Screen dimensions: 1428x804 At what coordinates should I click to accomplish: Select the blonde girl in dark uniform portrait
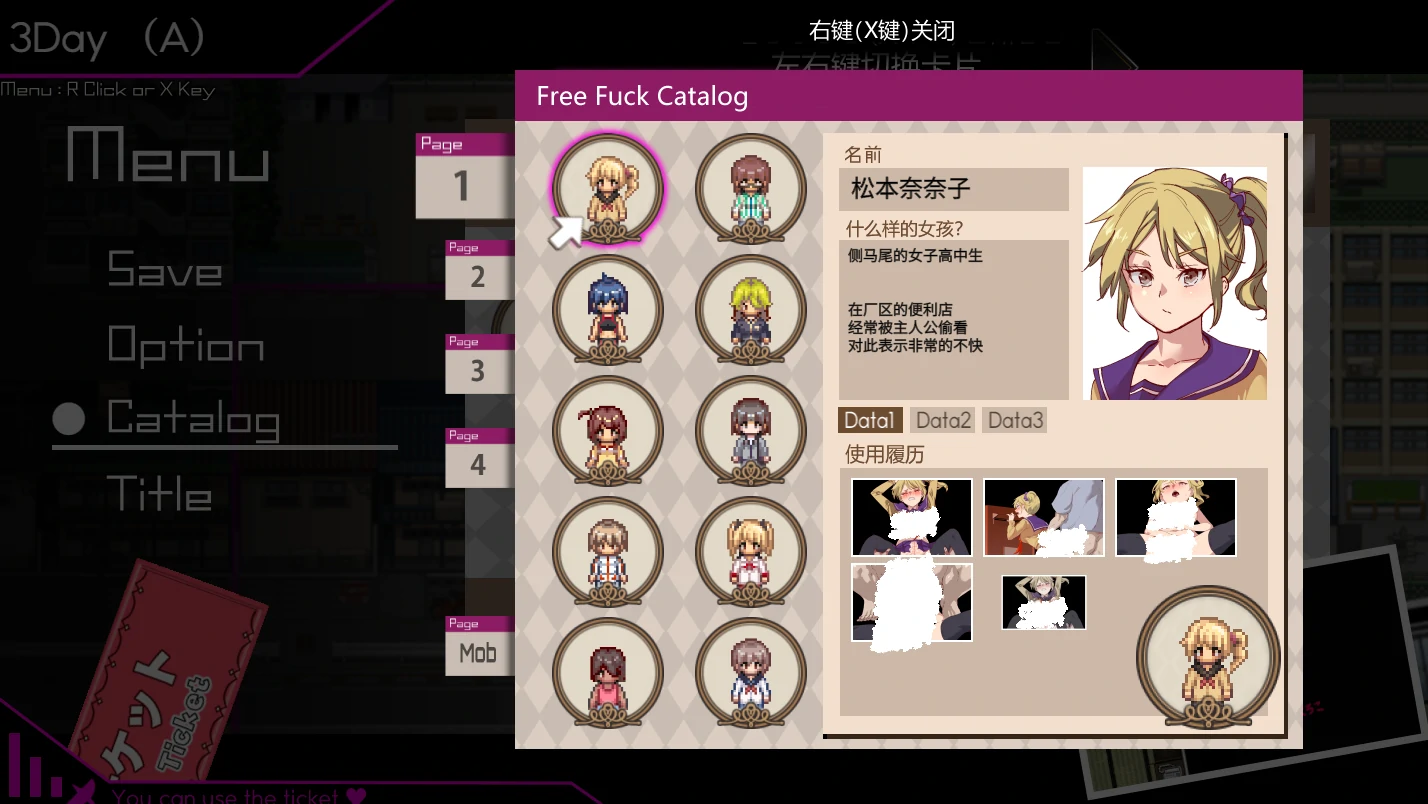coord(750,310)
